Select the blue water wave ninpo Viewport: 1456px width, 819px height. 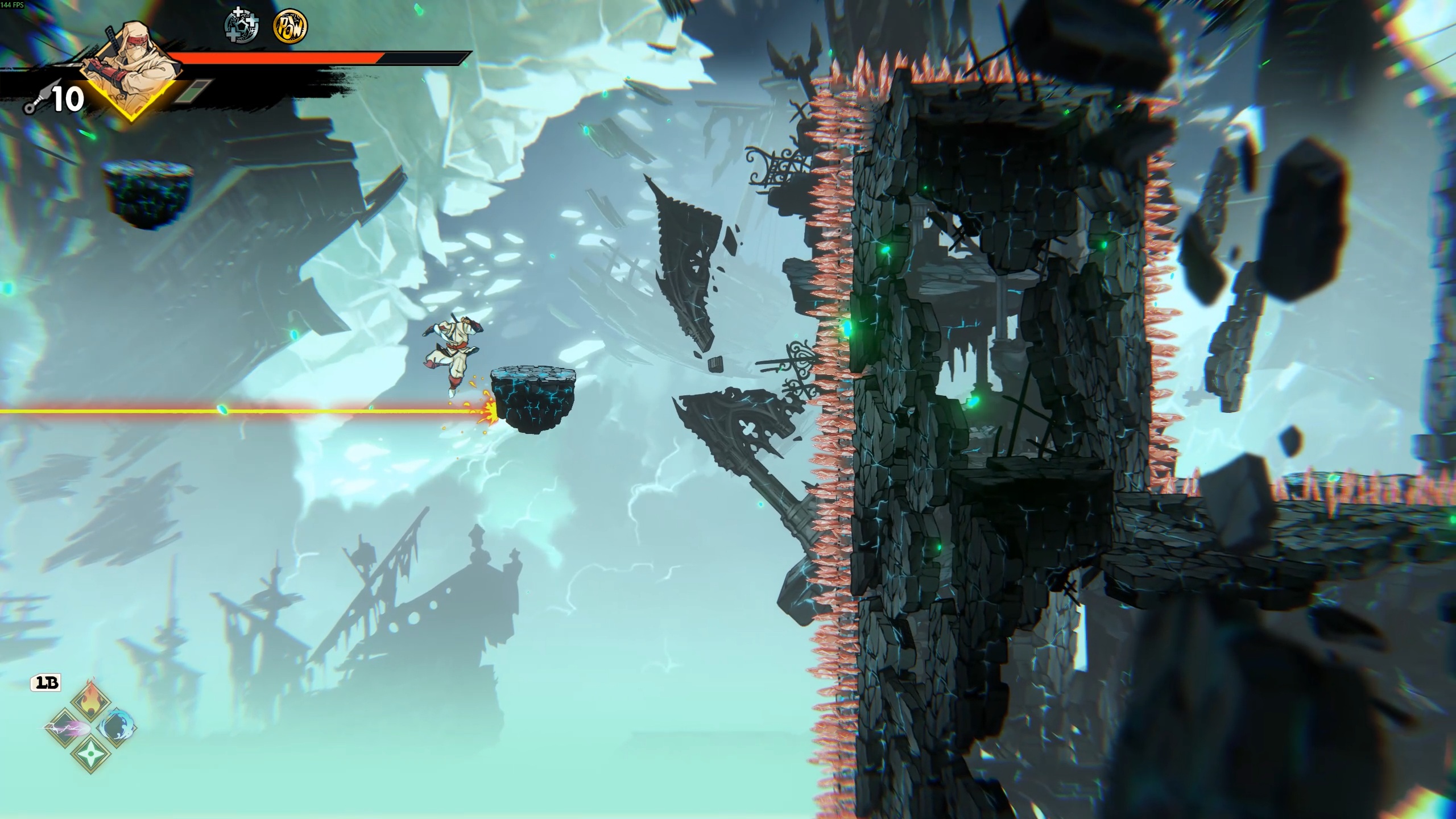[118, 727]
